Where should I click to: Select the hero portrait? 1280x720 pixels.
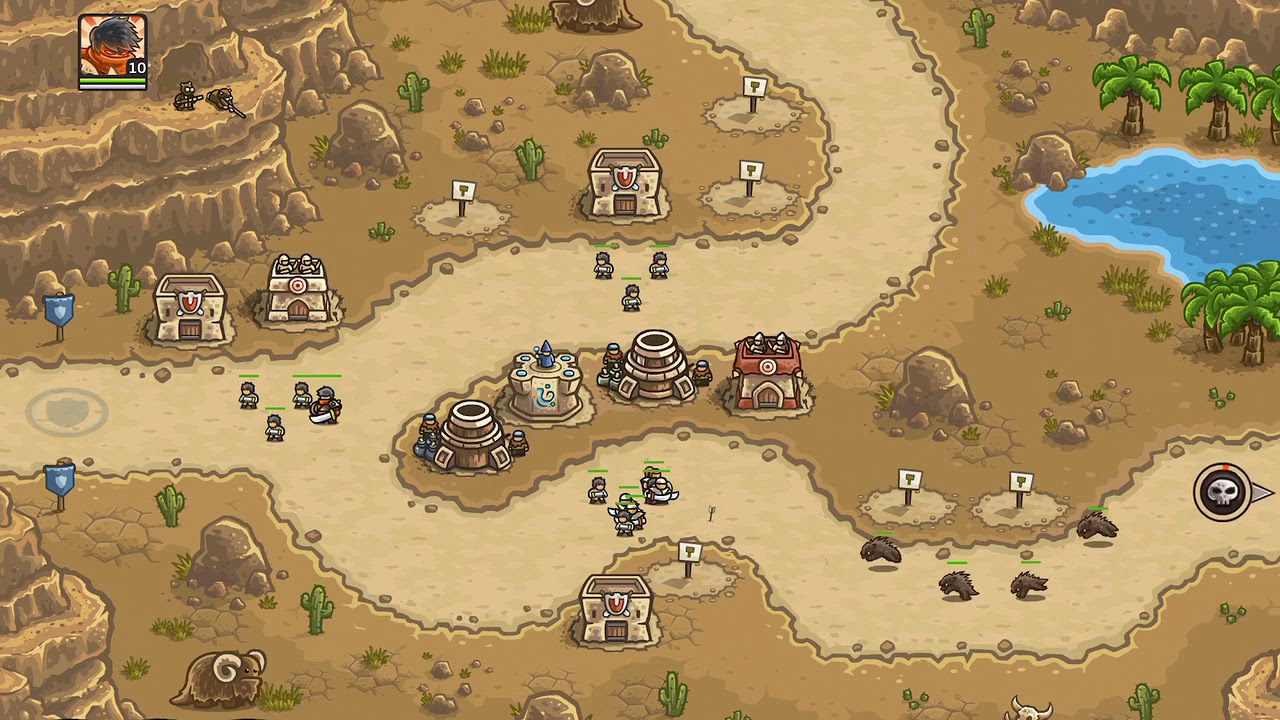[x=112, y=50]
